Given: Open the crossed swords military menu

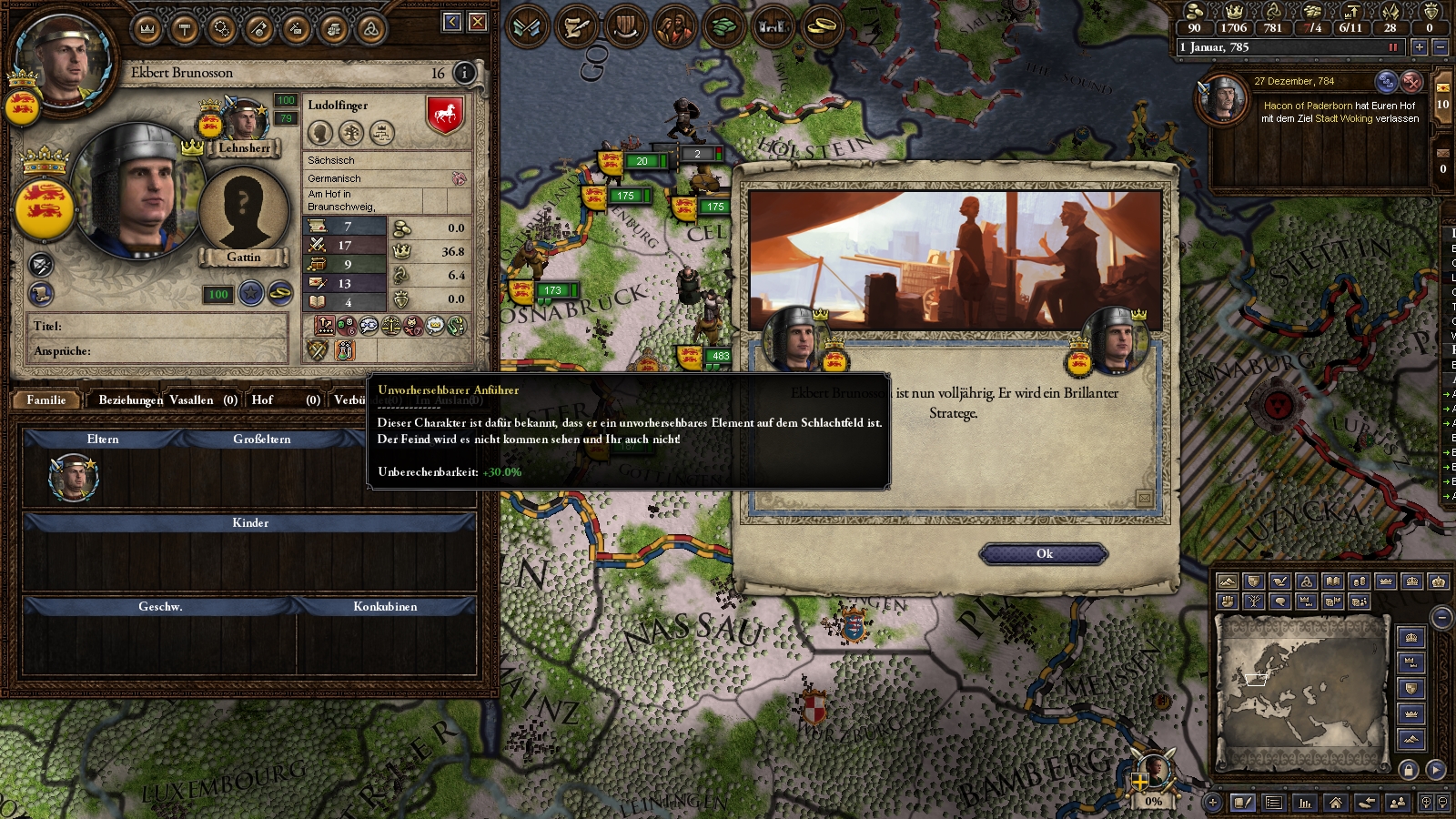Looking at the screenshot, I should 528,26.
